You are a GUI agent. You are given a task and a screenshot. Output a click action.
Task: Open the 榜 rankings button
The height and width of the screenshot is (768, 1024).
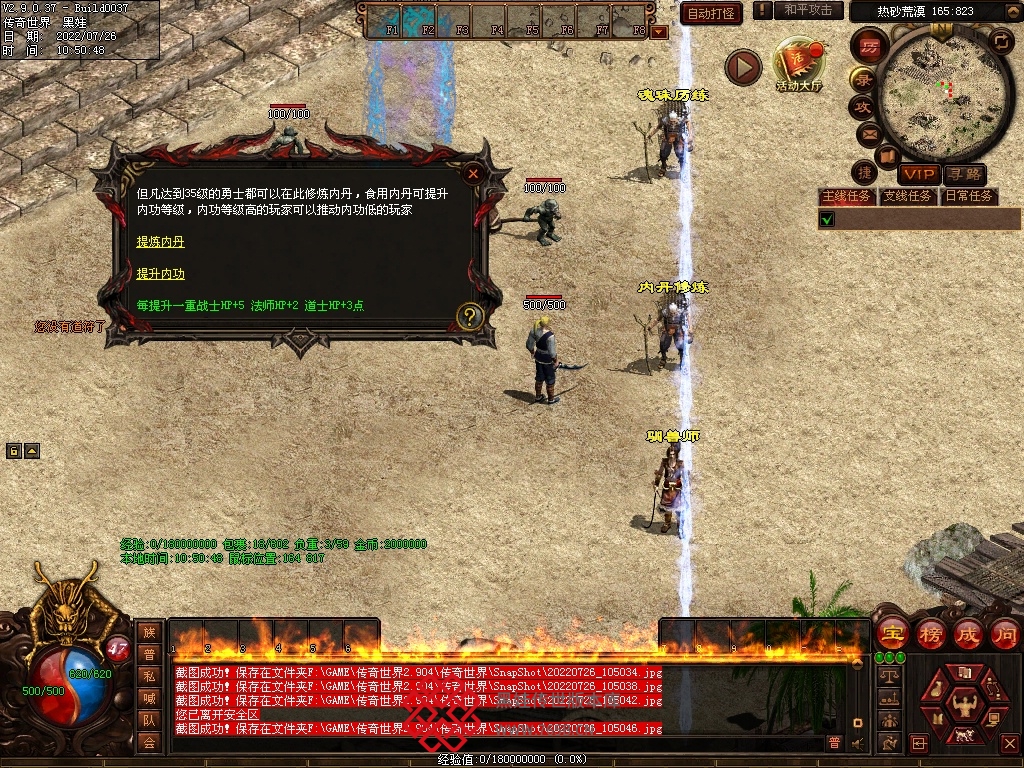[930, 633]
